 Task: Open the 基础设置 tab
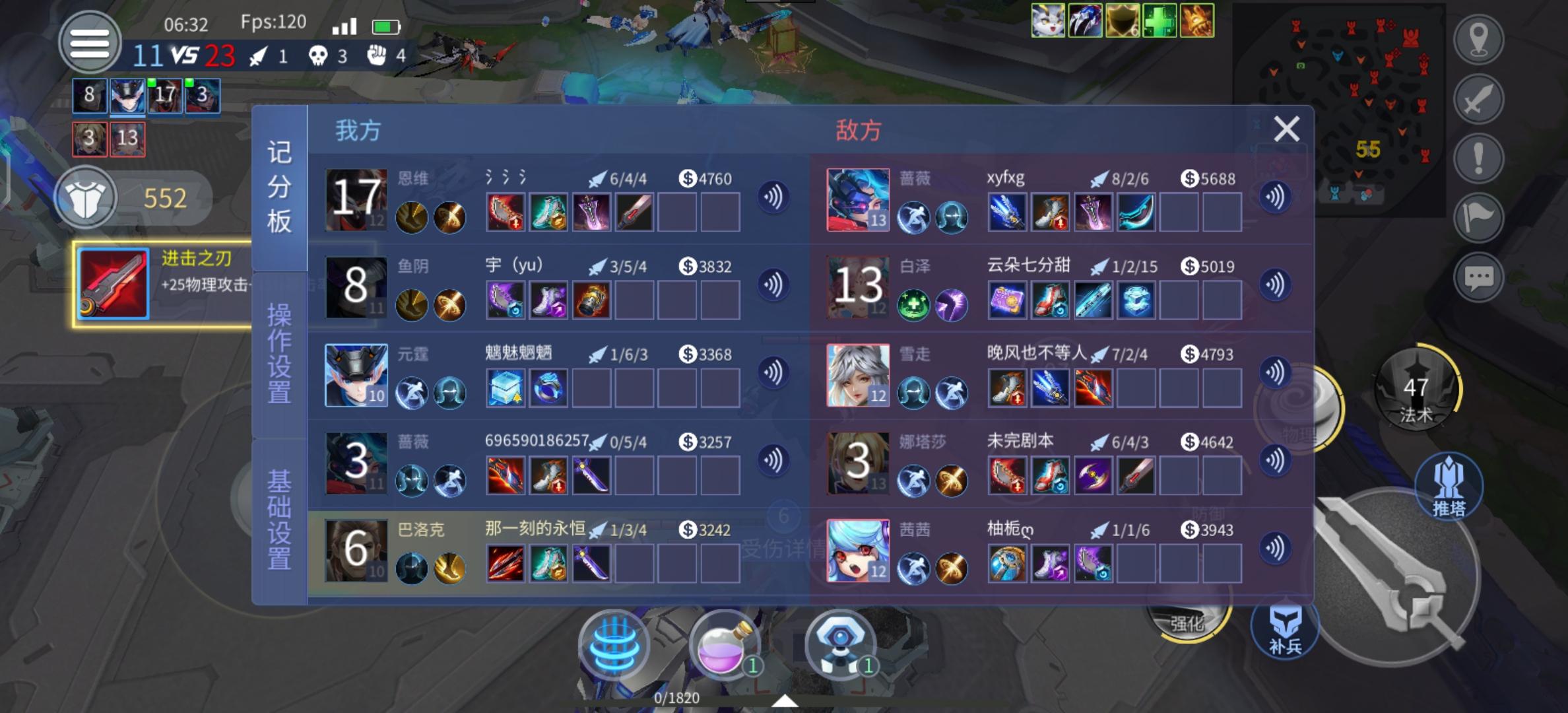(279, 520)
